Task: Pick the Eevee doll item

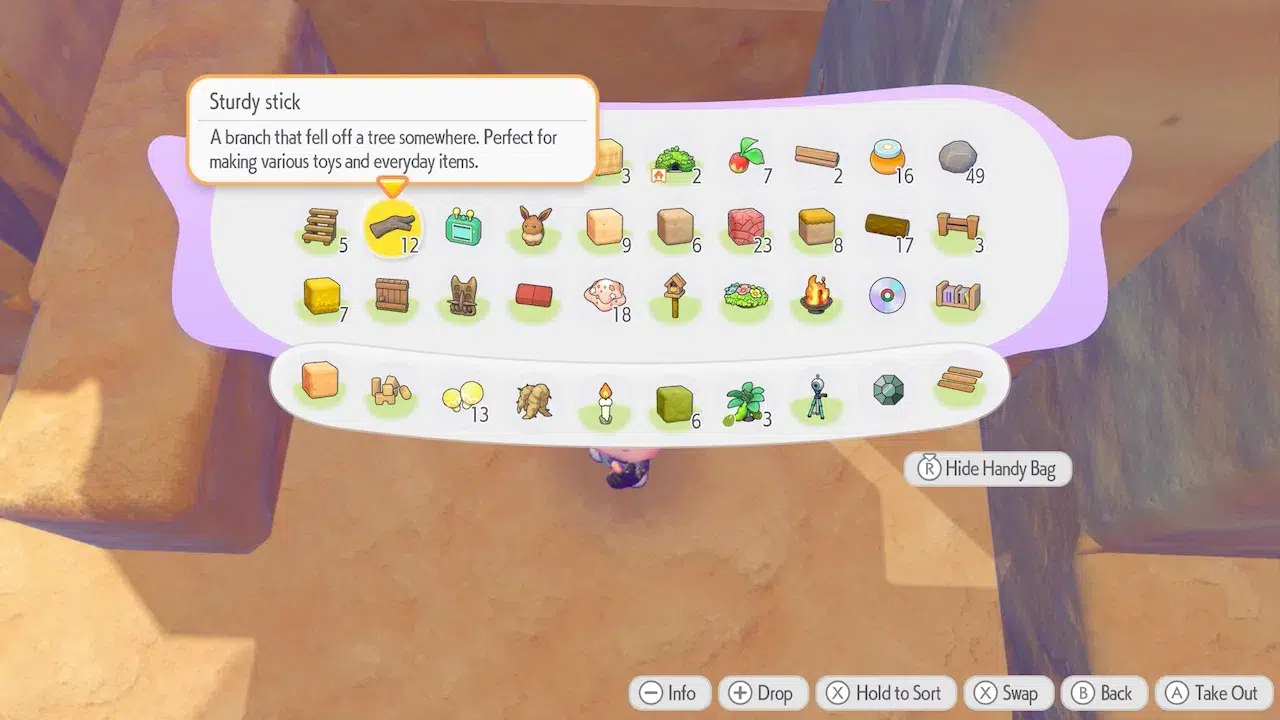Action: click(534, 226)
